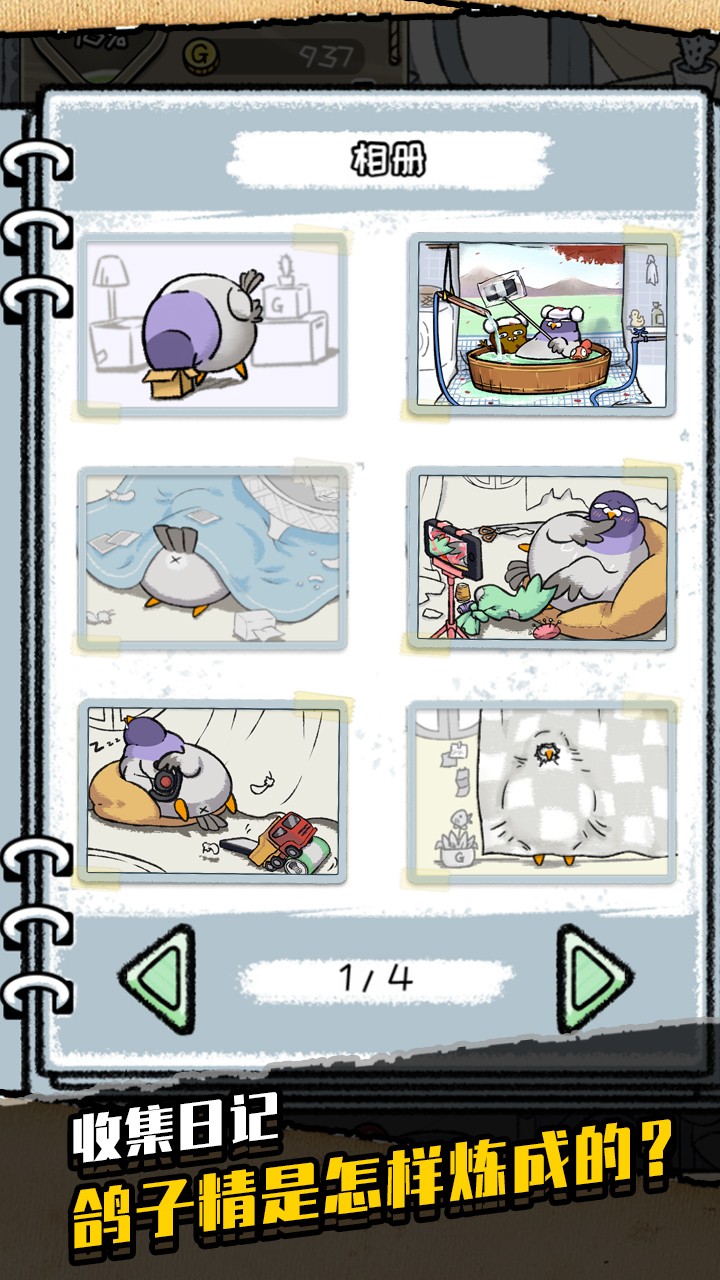Select the pigeon filming with phone photo
This screenshot has height=1280, width=720.
click(x=542, y=556)
